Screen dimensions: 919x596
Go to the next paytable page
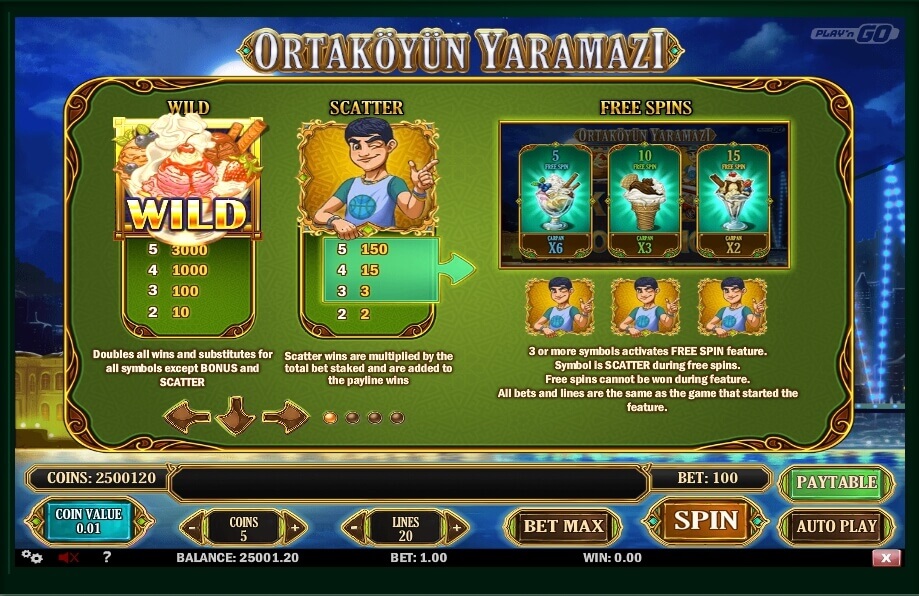285,415
